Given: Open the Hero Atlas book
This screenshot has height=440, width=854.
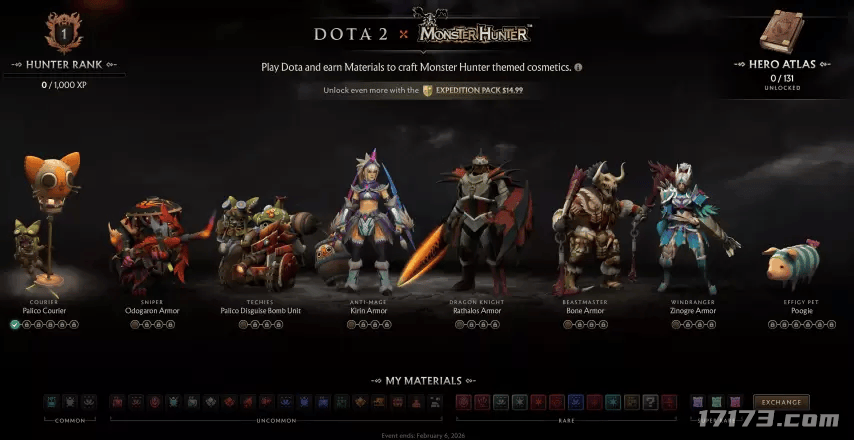Looking at the screenshot, I should coord(784,31).
